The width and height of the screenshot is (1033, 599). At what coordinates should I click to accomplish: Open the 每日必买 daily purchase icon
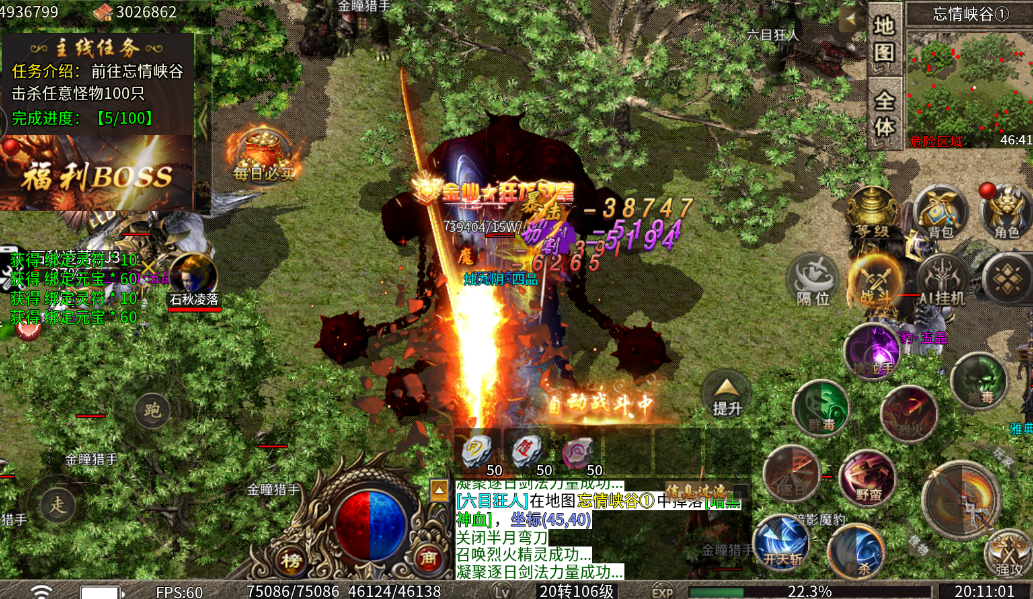[x=264, y=153]
